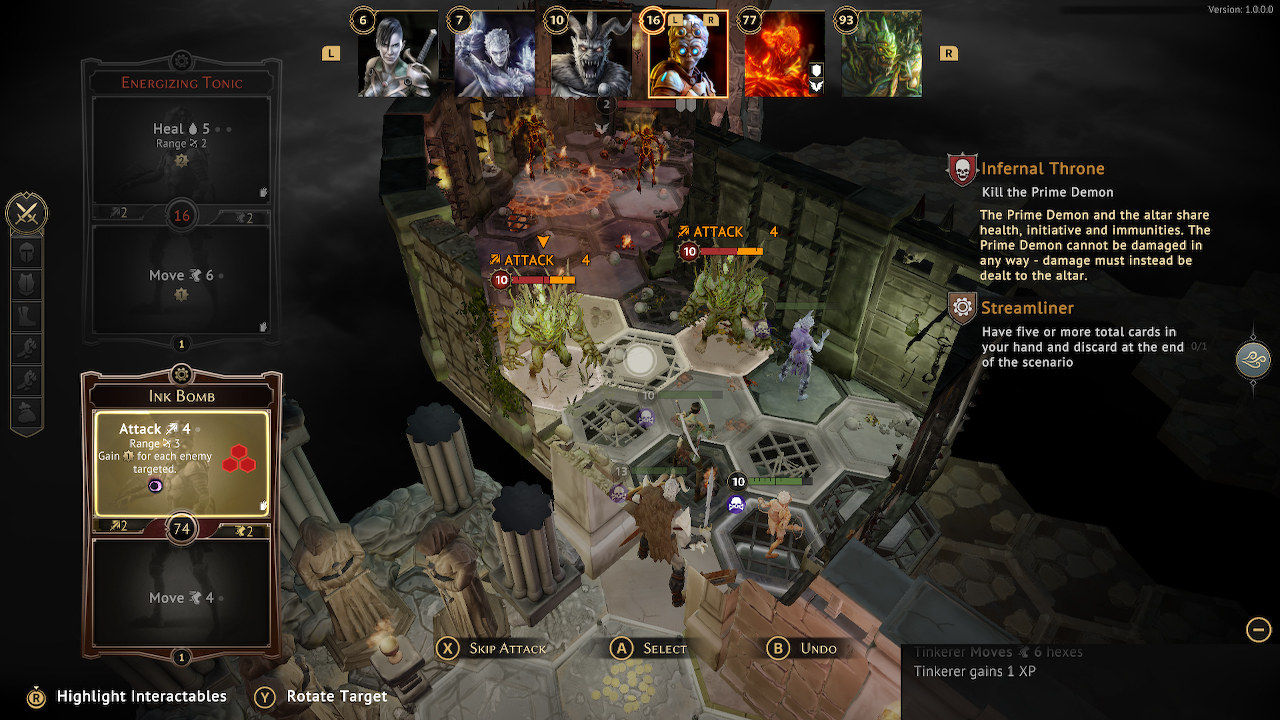The width and height of the screenshot is (1280, 720).
Task: Choose the Ink Bomb Move 4 bottom action
Action: point(181,597)
